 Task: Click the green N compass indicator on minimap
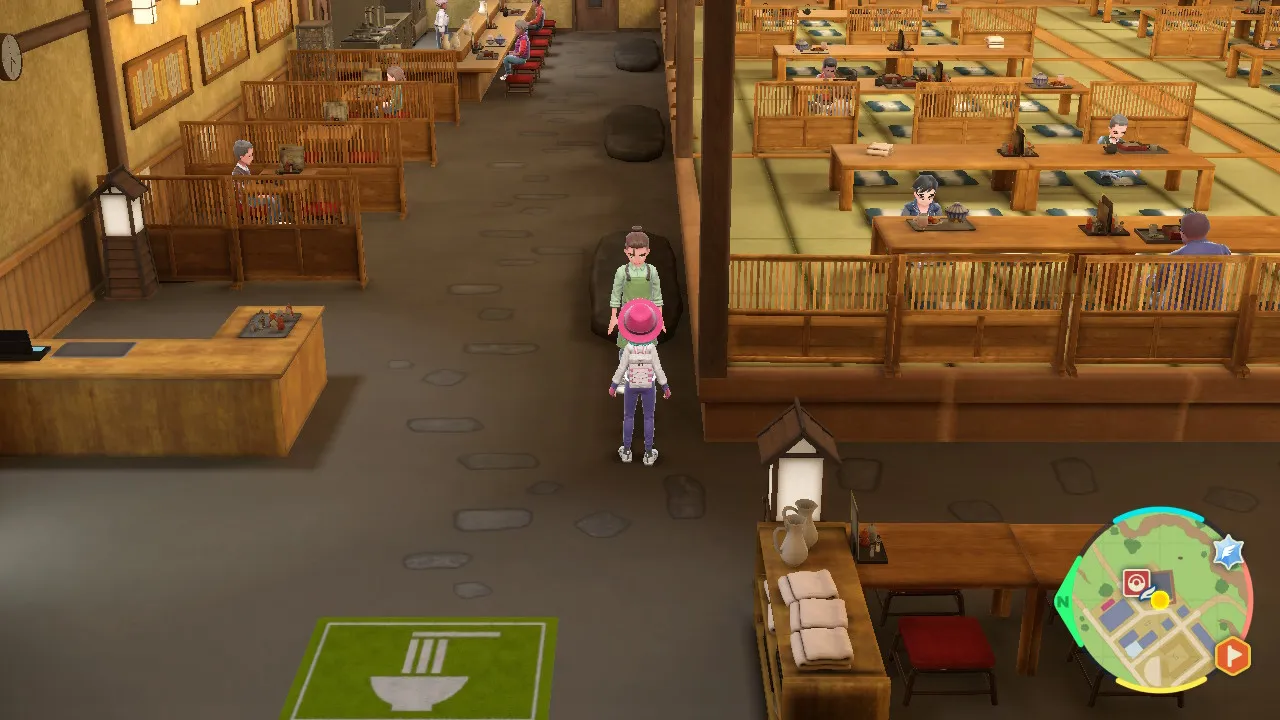click(1063, 600)
